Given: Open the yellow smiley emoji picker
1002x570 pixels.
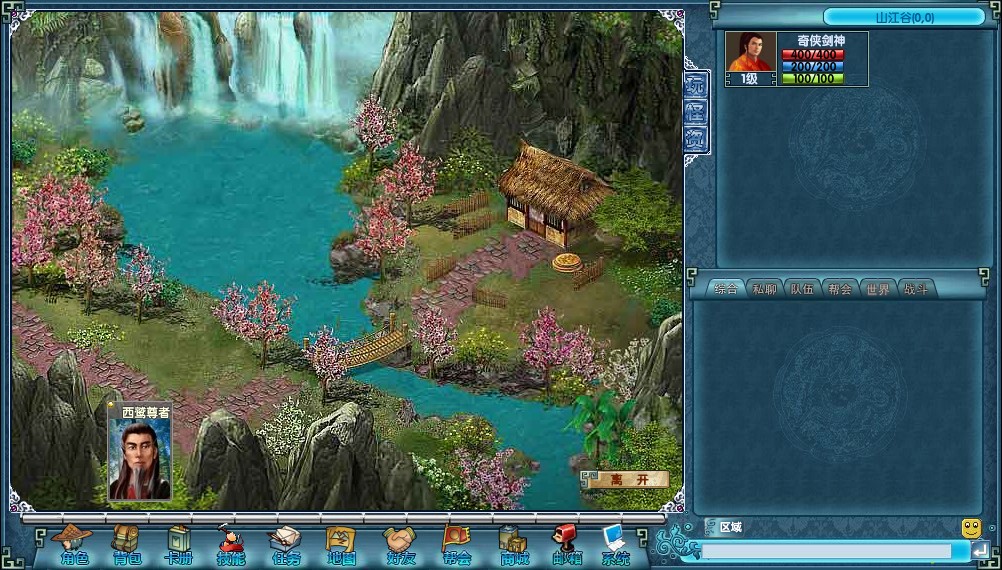Looking at the screenshot, I should 970,527.
